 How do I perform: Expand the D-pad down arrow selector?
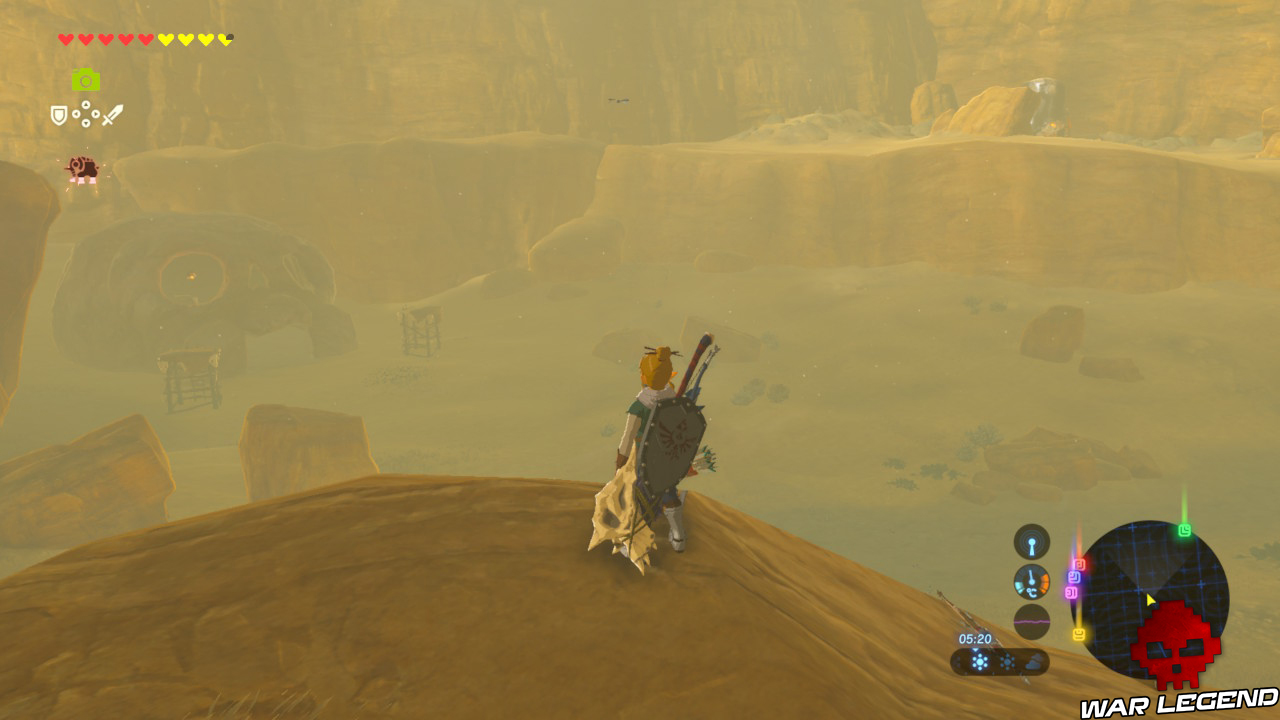click(86, 122)
